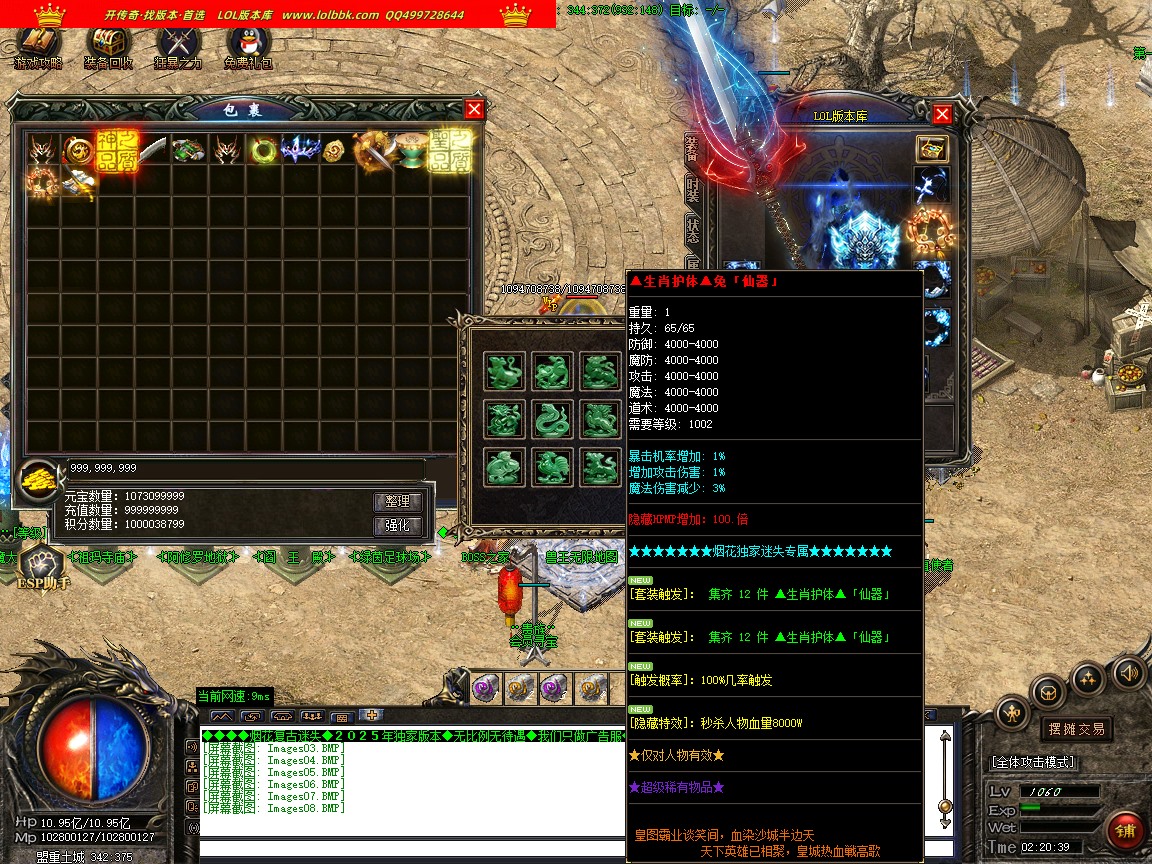Switch to the 时装 fashion tab
The width and height of the screenshot is (1152, 864).
click(692, 189)
